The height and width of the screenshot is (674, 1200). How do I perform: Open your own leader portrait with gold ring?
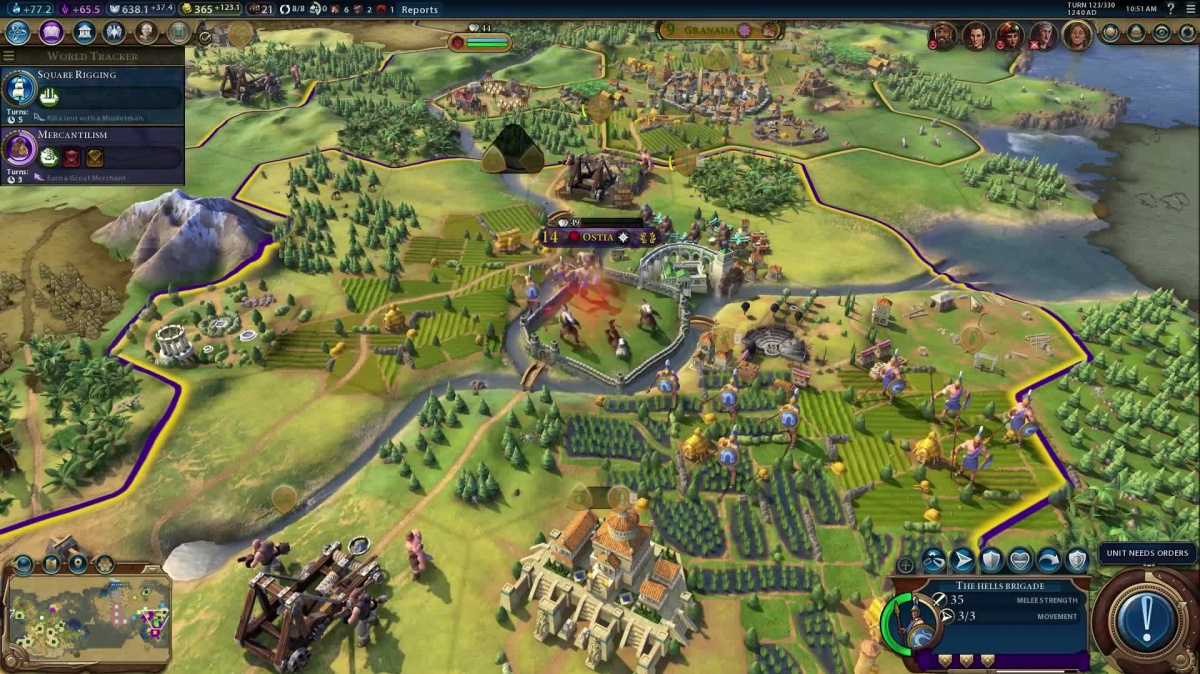1077,37
